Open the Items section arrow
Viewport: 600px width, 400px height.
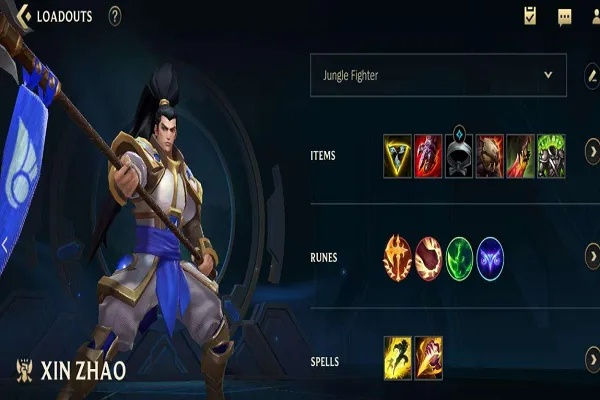tap(591, 152)
